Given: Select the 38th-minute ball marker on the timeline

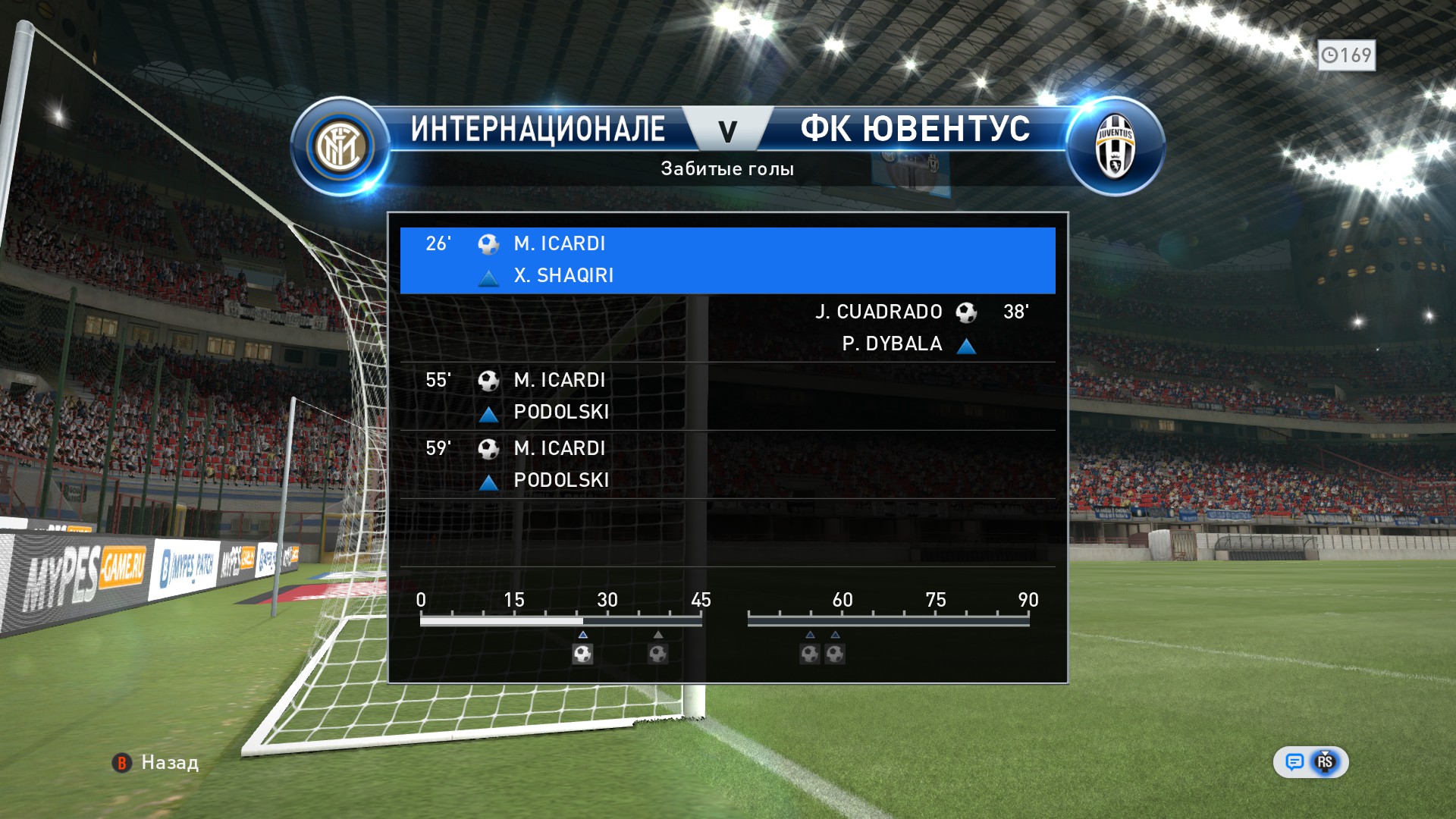Looking at the screenshot, I should (657, 654).
